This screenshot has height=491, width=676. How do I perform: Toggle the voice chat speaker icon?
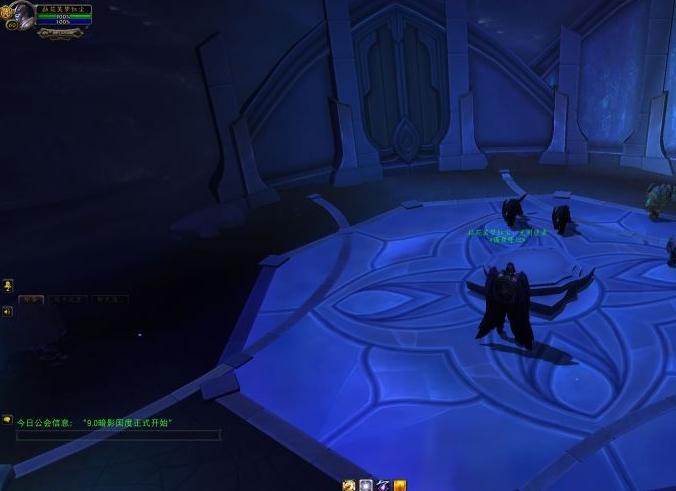coord(7,312)
